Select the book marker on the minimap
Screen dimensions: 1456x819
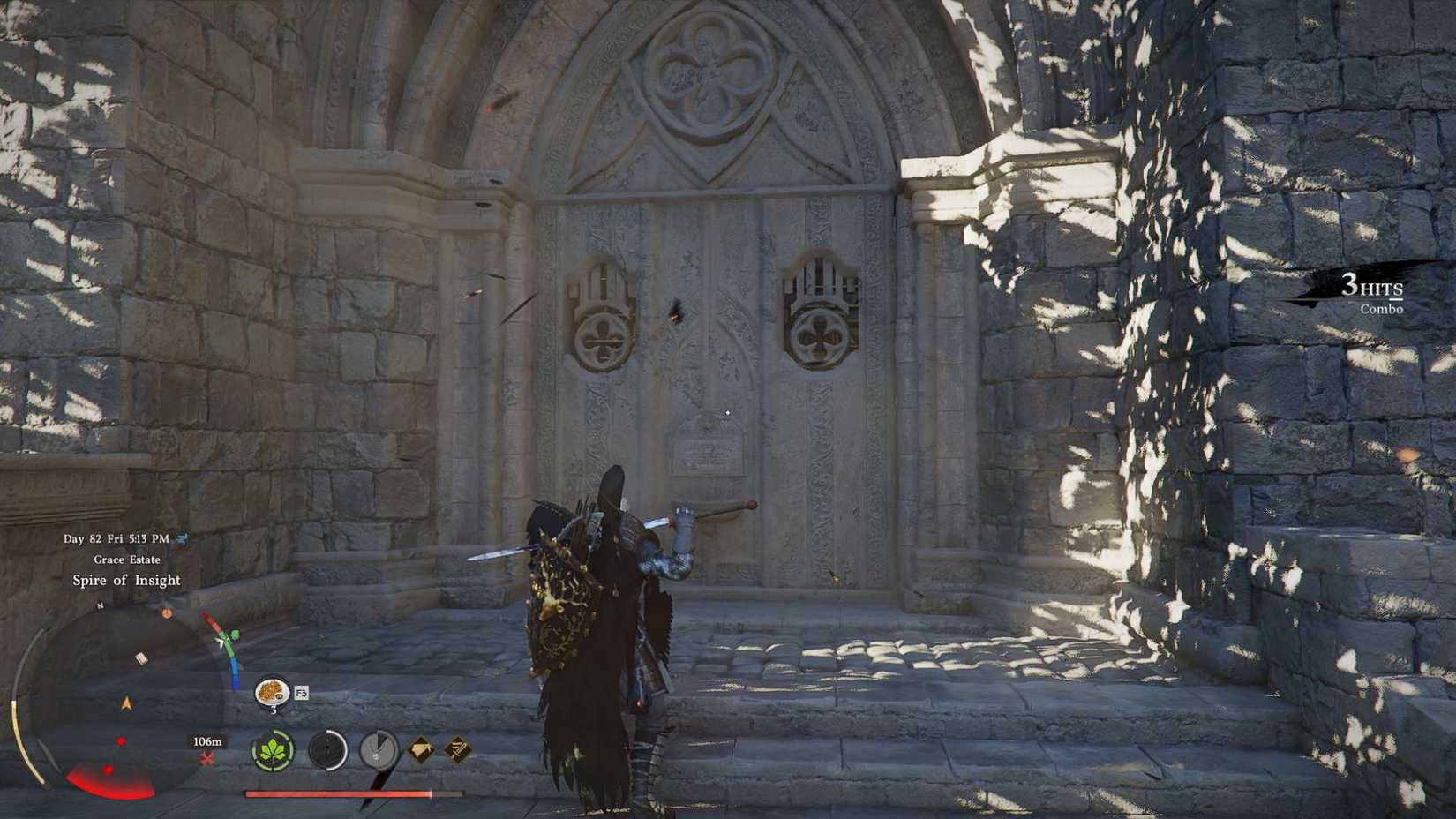(x=142, y=657)
